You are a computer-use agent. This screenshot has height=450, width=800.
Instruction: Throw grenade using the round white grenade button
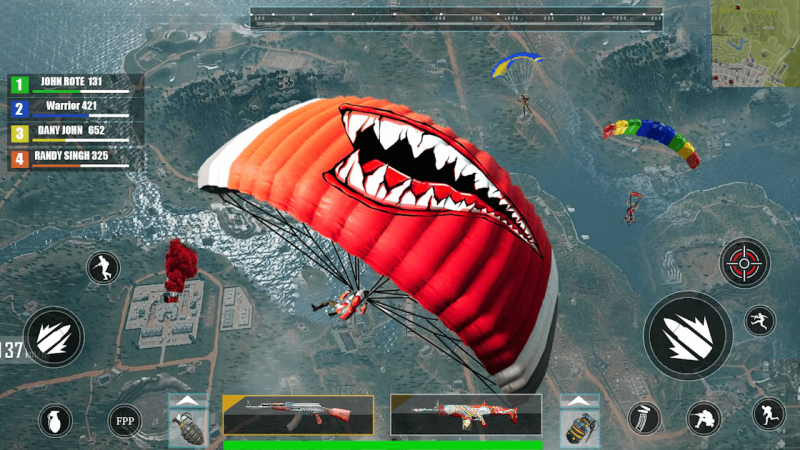click(54, 420)
